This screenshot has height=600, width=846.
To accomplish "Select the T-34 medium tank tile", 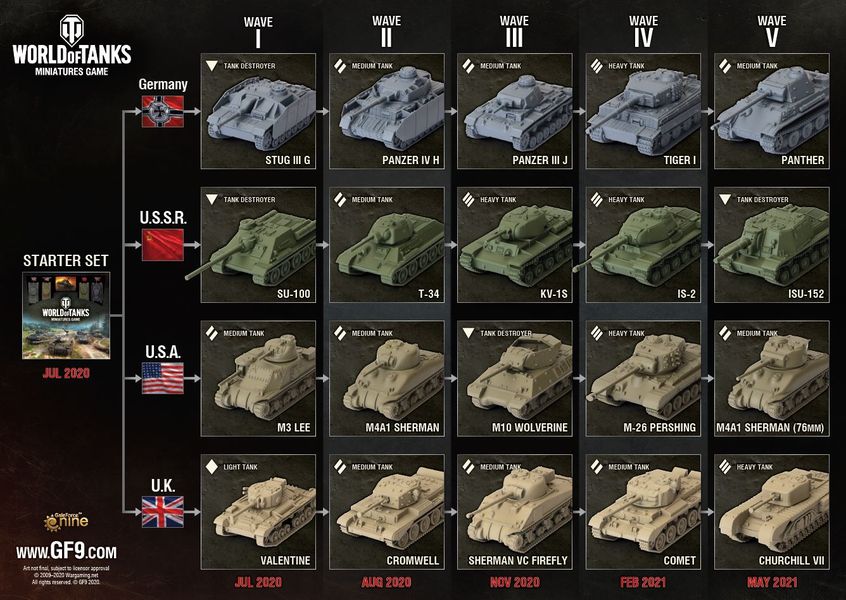I will pyautogui.click(x=387, y=245).
